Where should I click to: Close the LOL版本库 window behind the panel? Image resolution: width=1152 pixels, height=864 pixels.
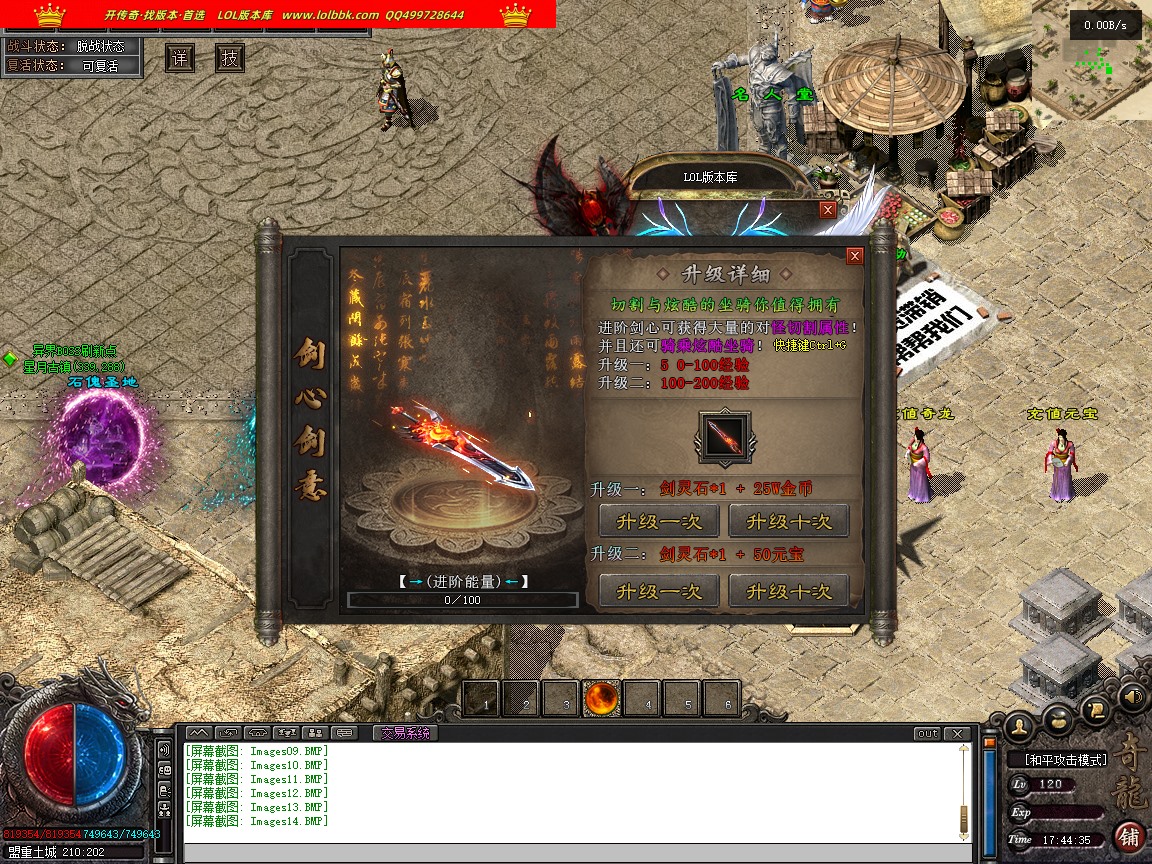click(827, 210)
